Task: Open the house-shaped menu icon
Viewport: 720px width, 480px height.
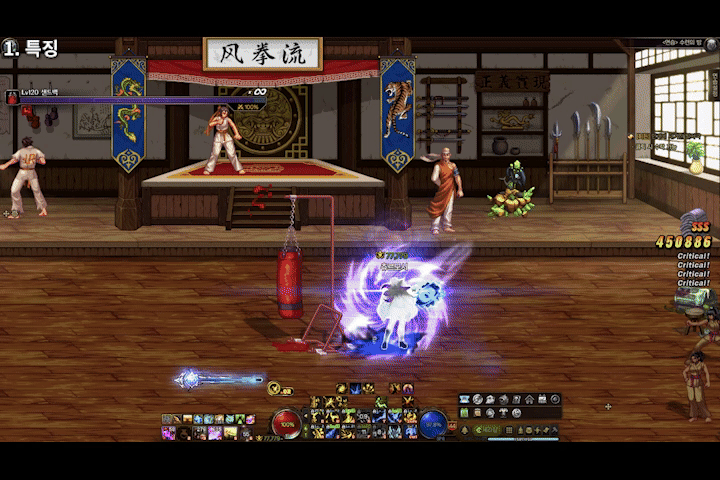Action: pos(529,400)
